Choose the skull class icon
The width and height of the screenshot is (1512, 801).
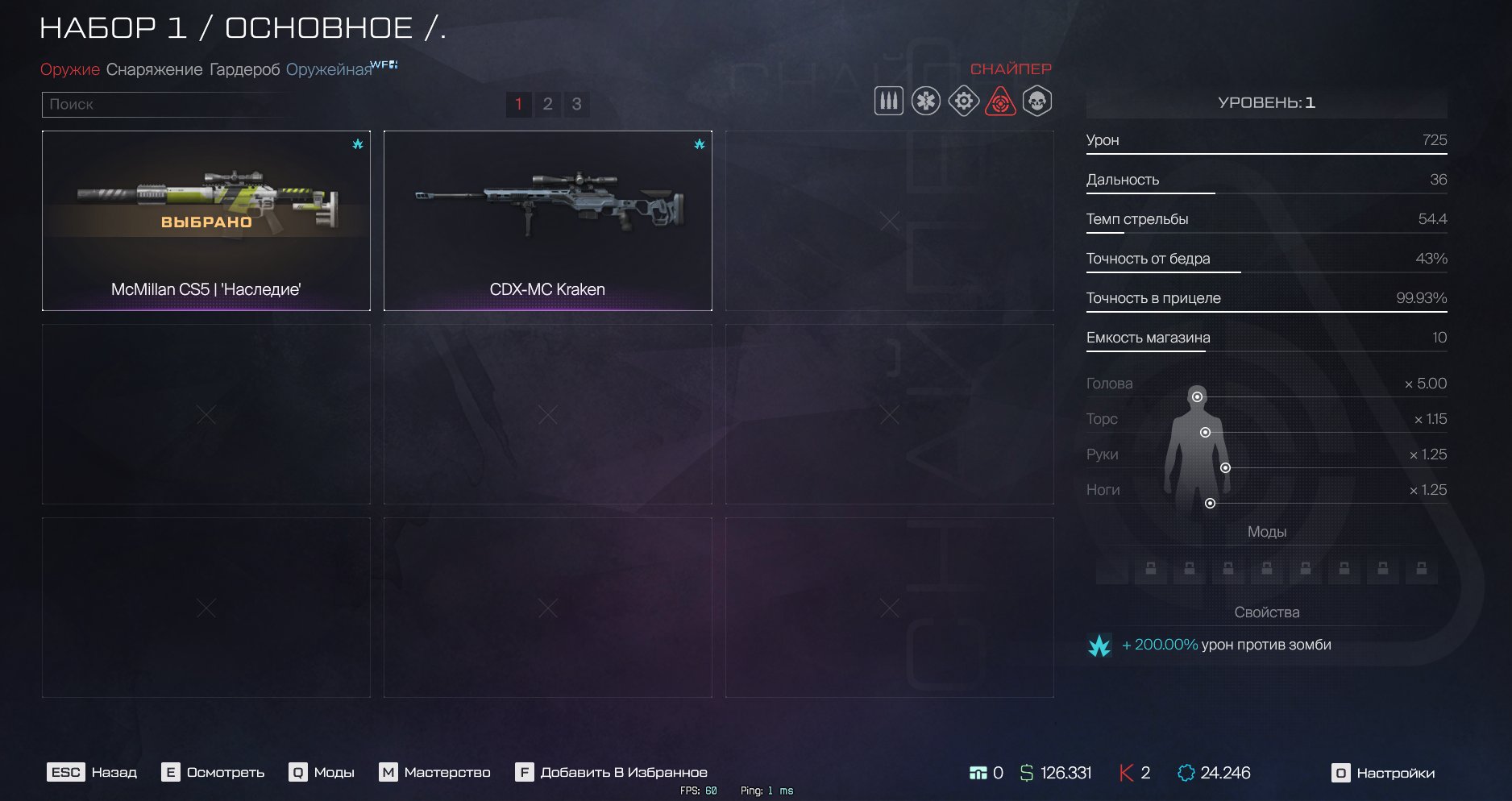click(1037, 102)
